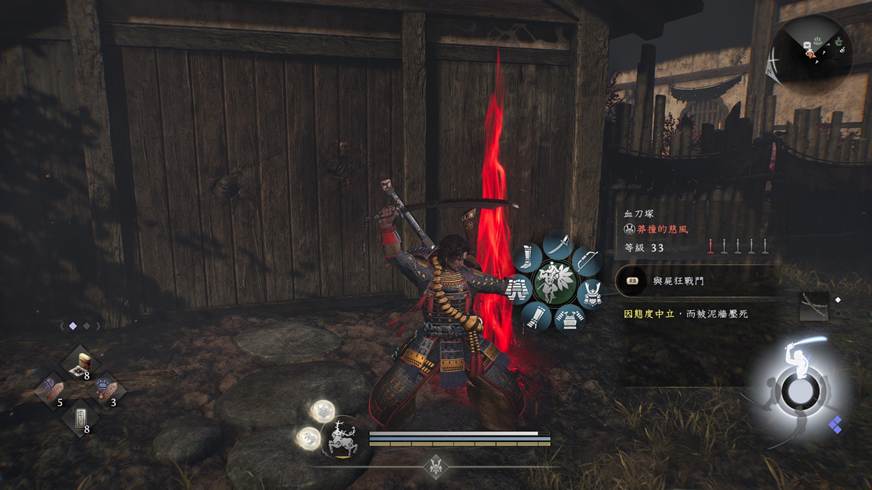Click the stance indicator ring

click(x=797, y=389)
